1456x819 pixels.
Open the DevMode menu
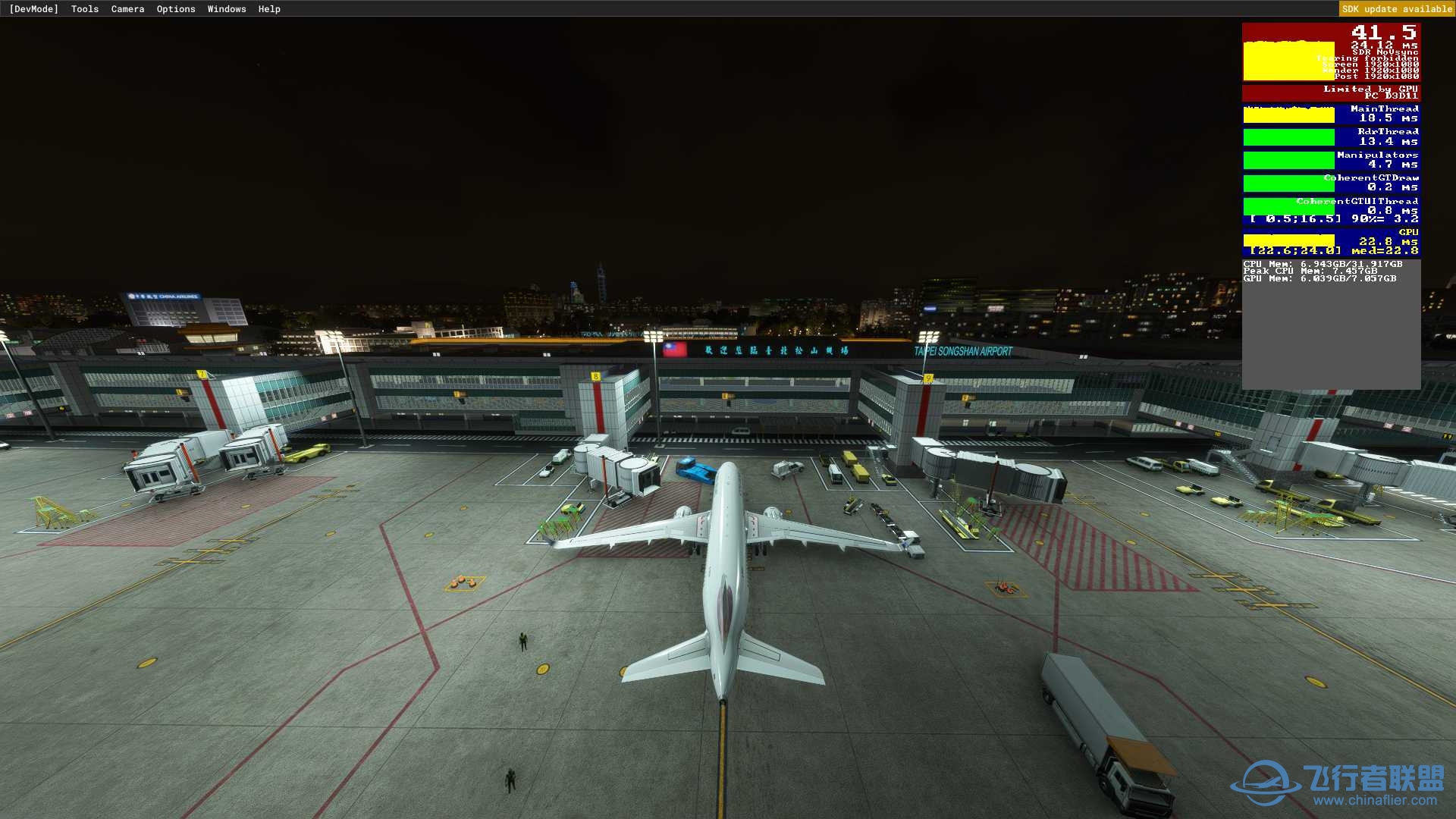(x=33, y=9)
